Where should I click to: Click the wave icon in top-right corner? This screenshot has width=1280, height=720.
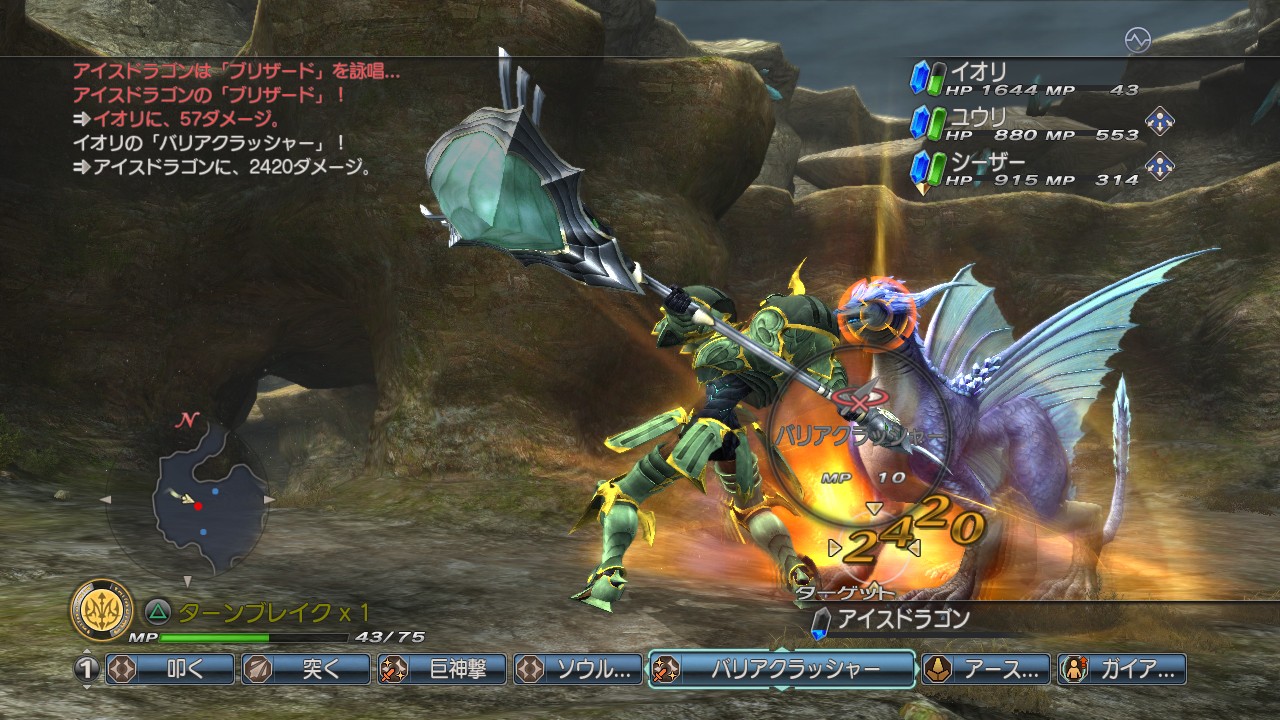[x=1137, y=40]
